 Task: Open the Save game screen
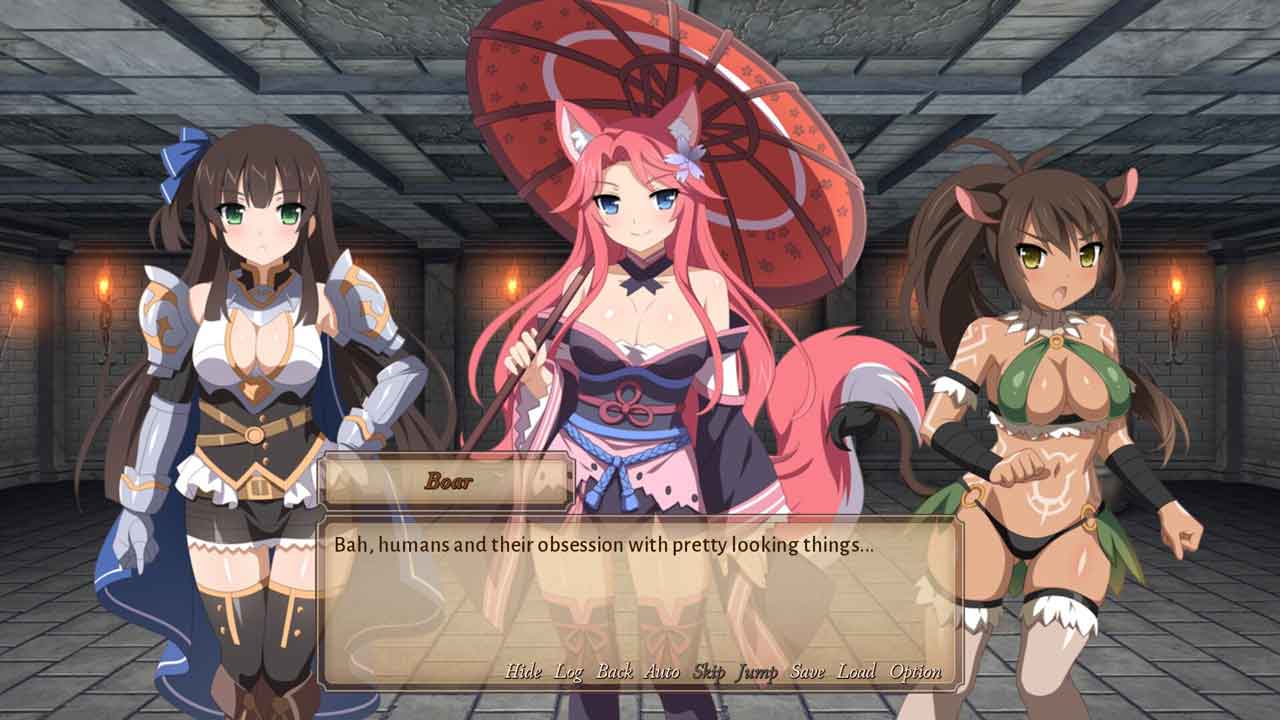point(807,671)
